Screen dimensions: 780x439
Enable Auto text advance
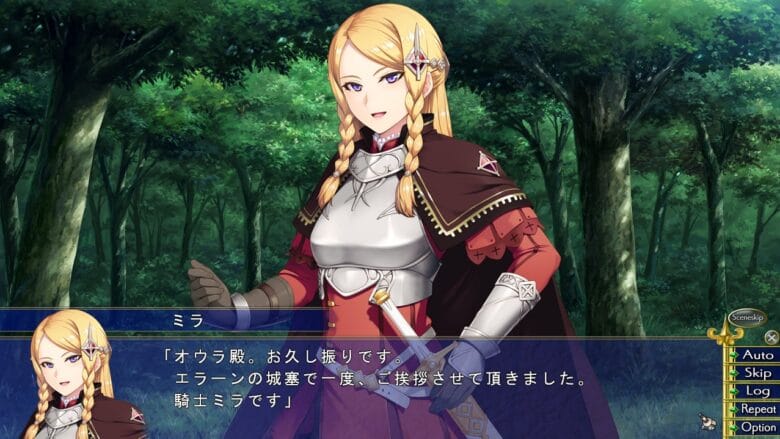point(757,354)
